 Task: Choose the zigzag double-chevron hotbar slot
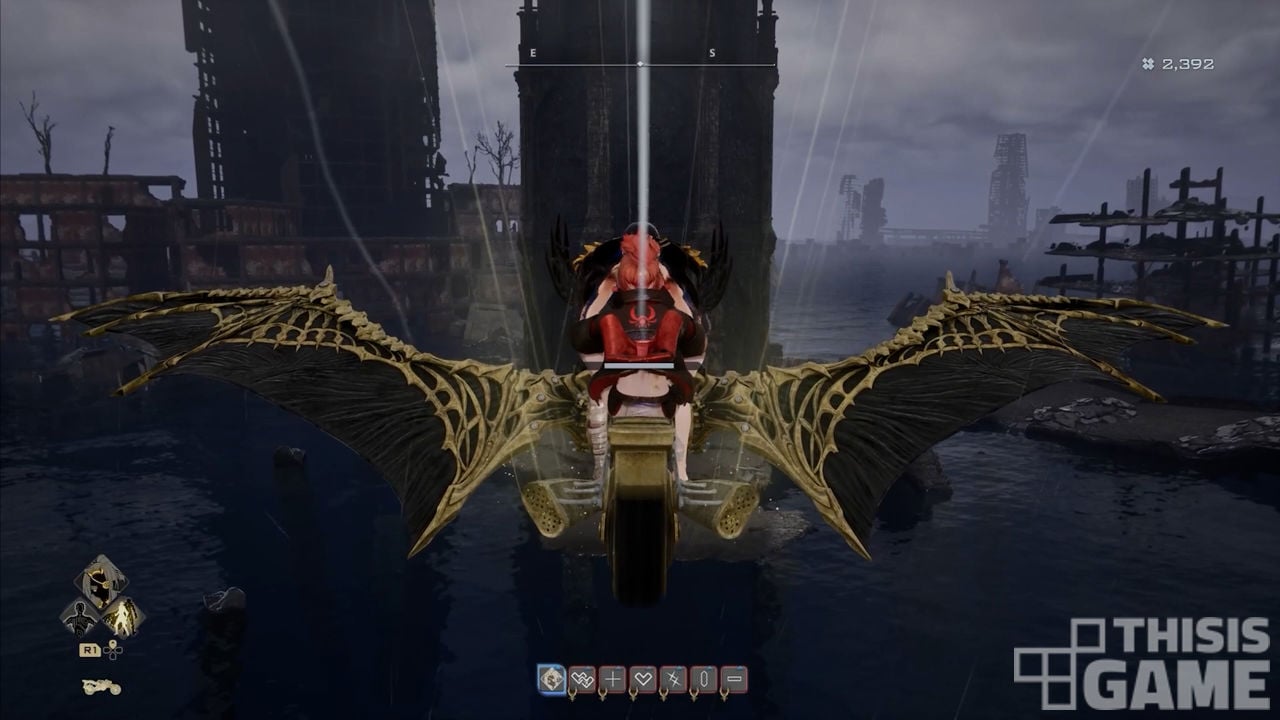coord(582,680)
